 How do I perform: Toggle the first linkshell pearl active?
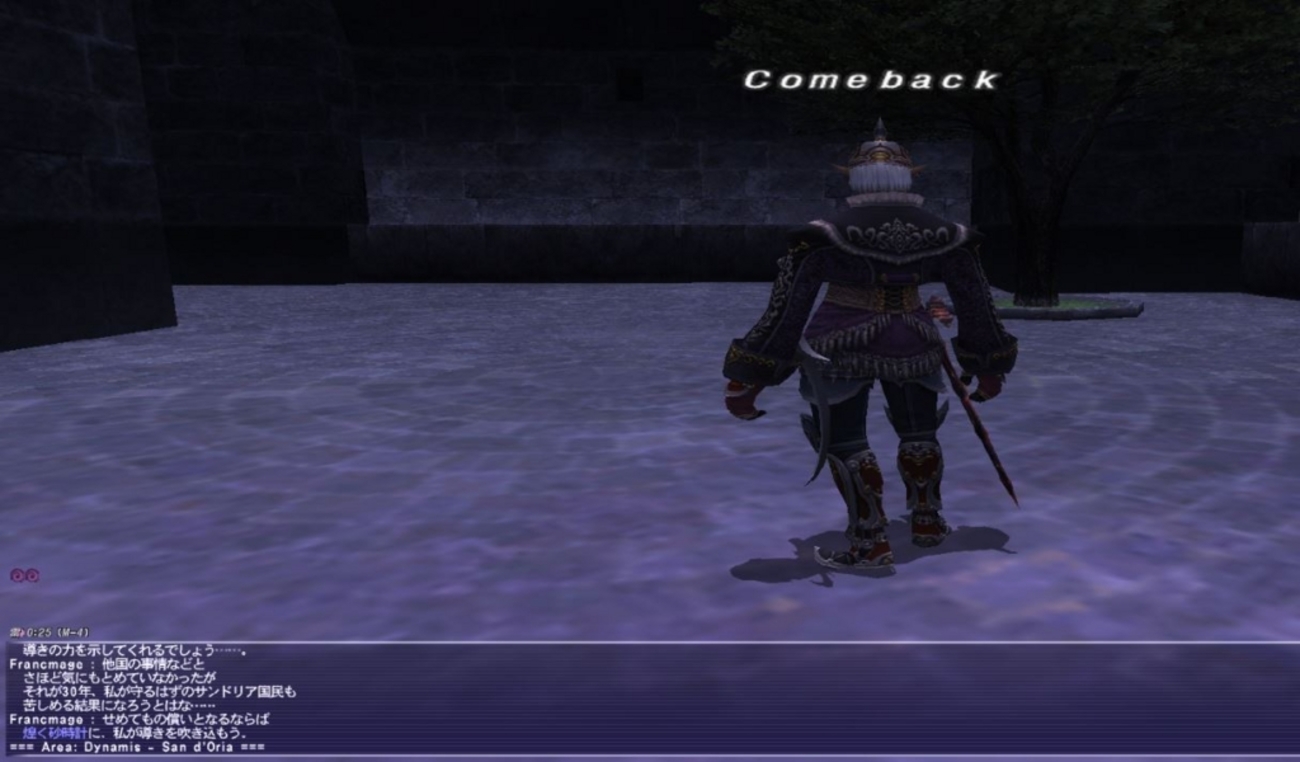[x=16, y=574]
